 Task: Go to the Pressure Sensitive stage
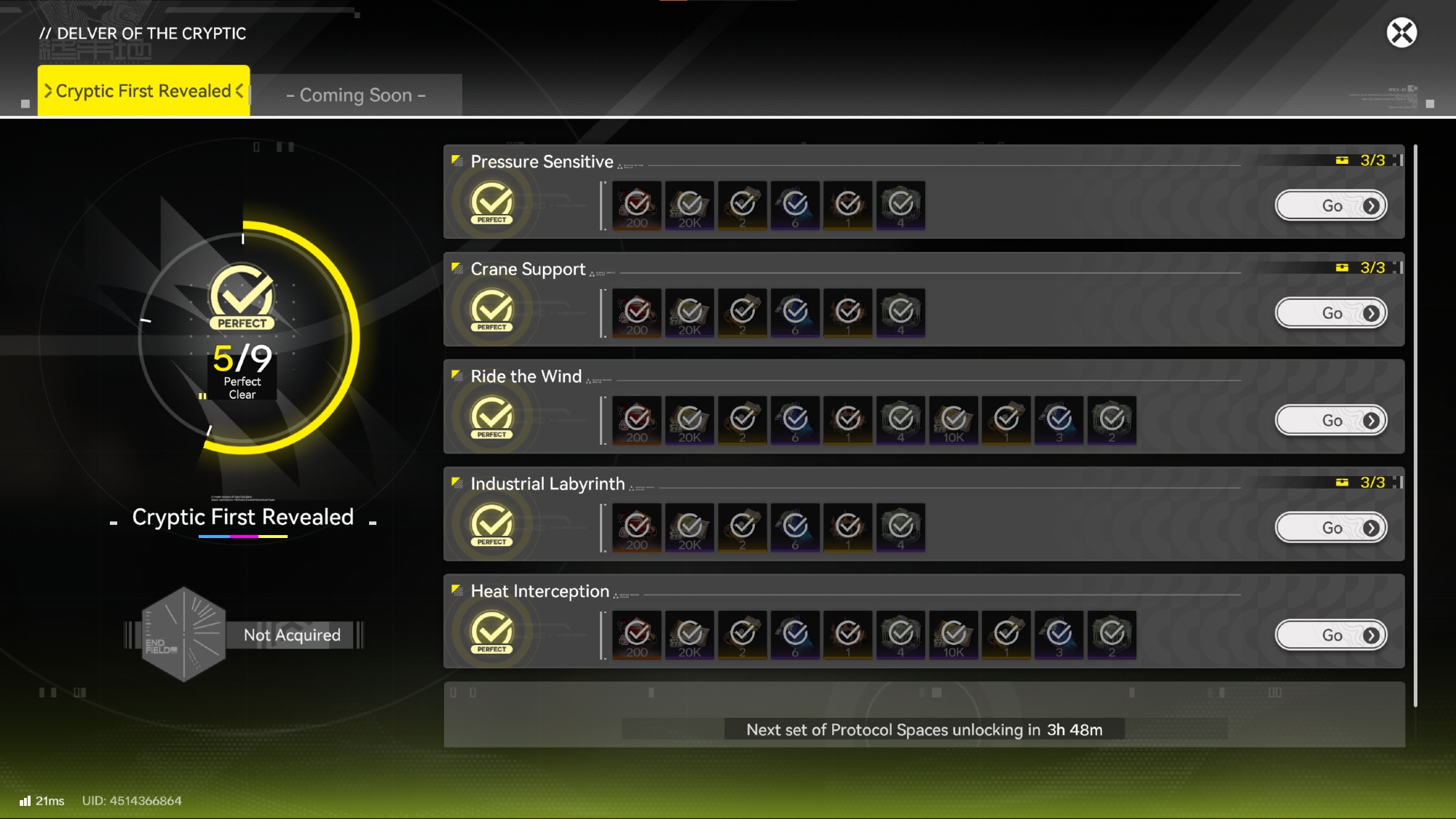[x=1331, y=206]
